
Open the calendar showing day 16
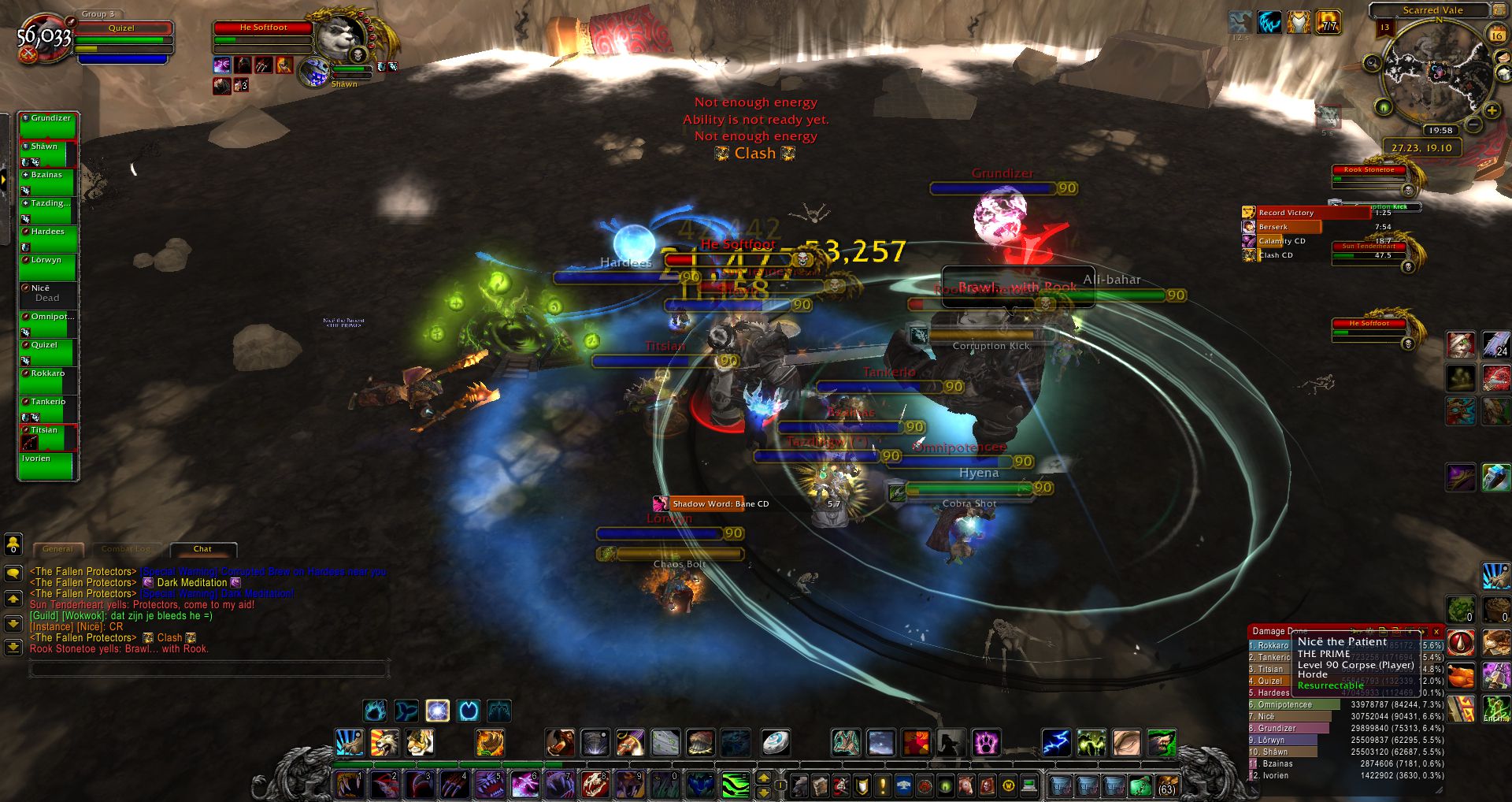[1496, 35]
